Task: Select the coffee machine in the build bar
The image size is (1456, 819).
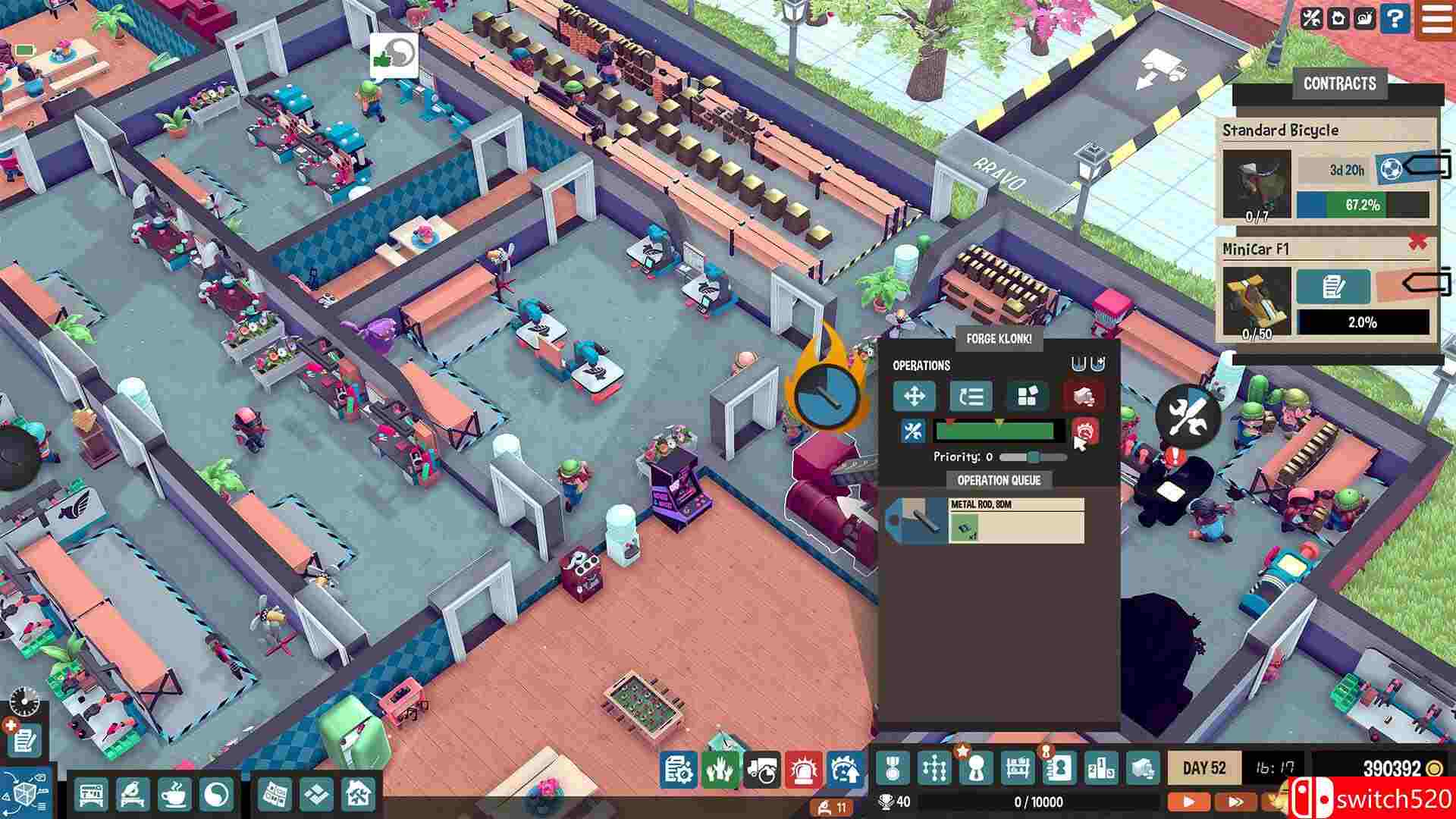Action: pyautogui.click(x=174, y=793)
